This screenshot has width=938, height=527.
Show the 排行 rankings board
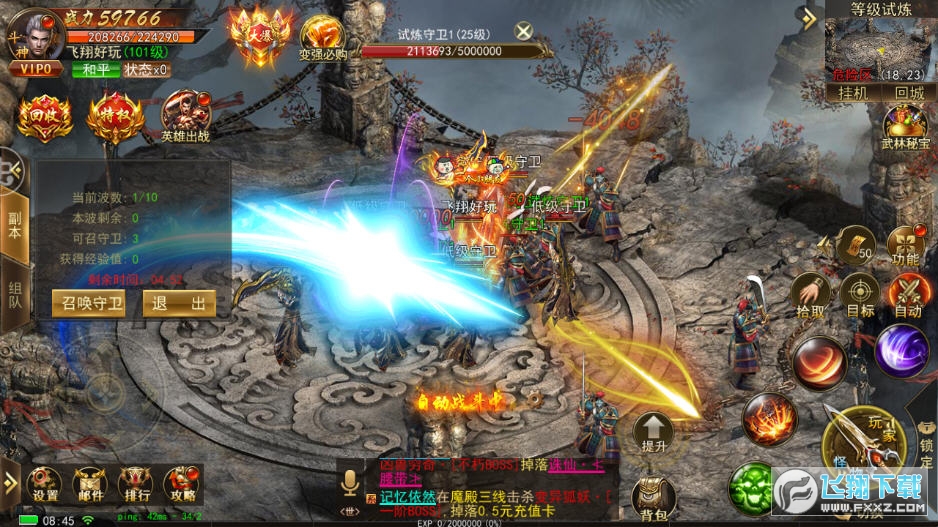point(136,483)
